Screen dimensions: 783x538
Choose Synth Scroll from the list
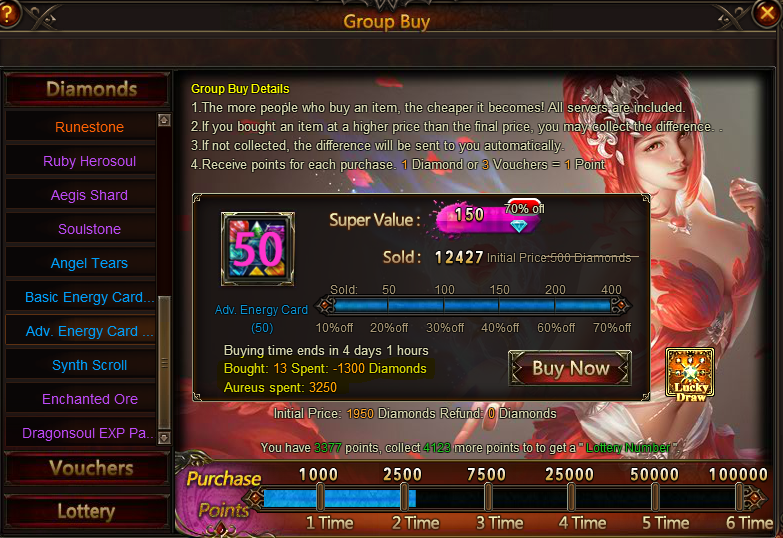89,365
